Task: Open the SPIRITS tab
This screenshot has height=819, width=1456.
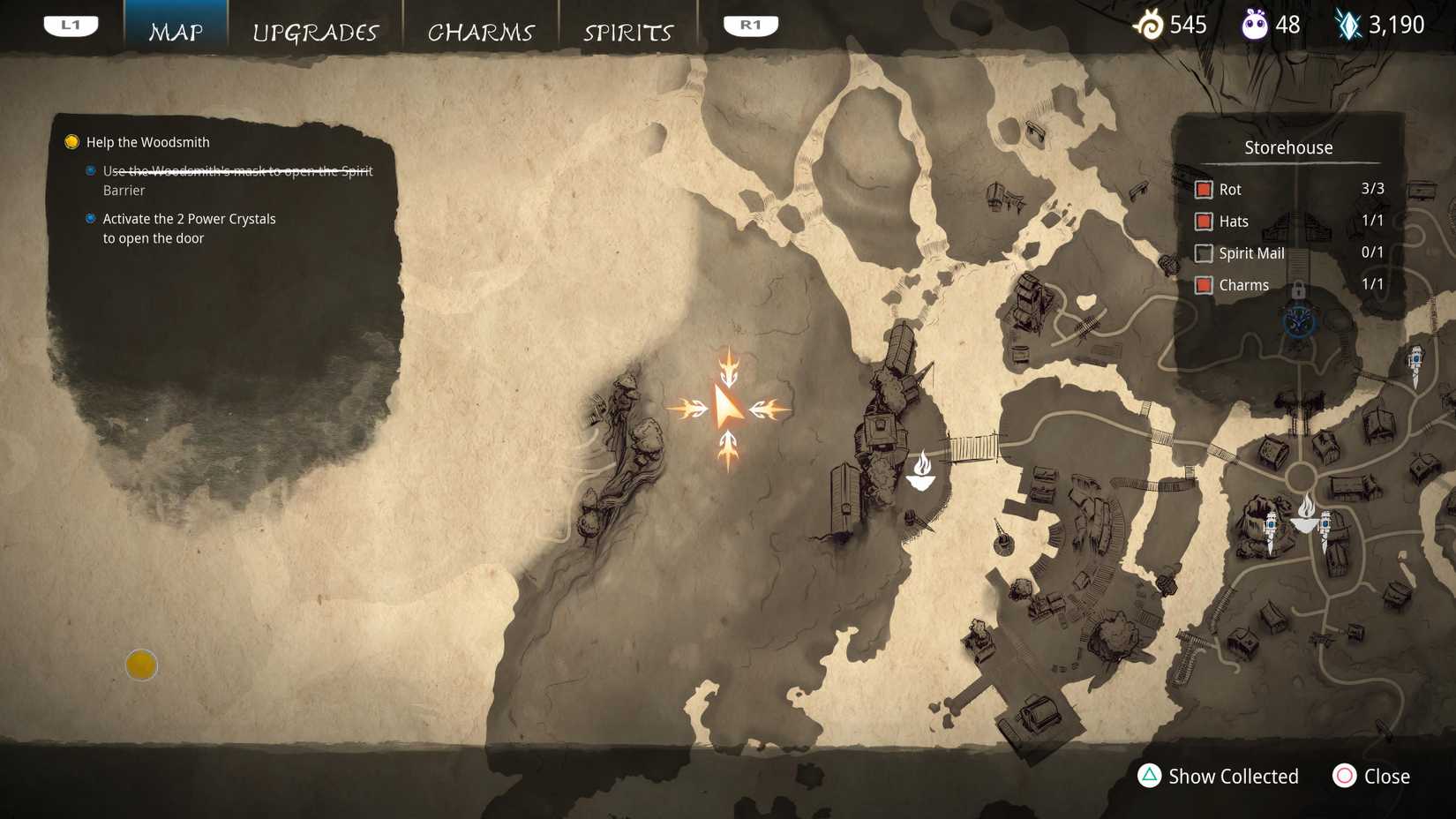Action: [x=627, y=32]
